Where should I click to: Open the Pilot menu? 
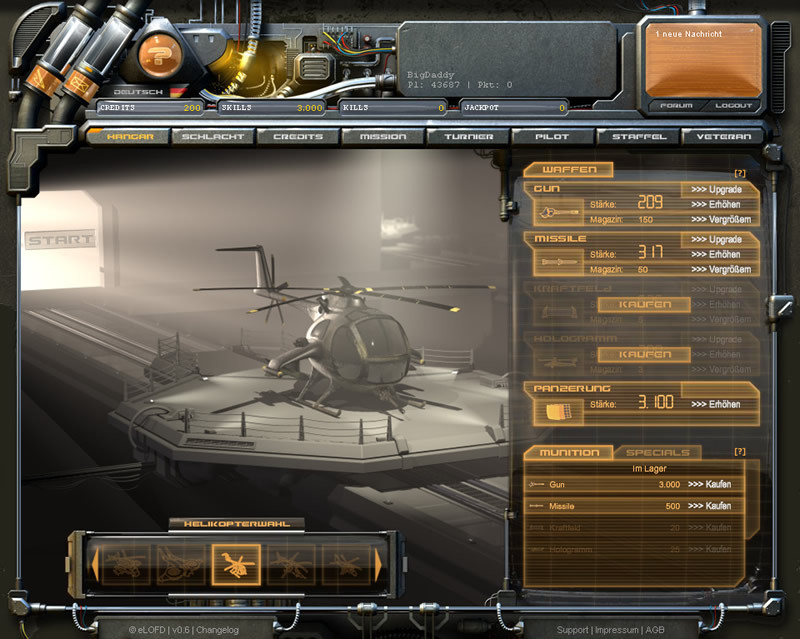[552, 136]
